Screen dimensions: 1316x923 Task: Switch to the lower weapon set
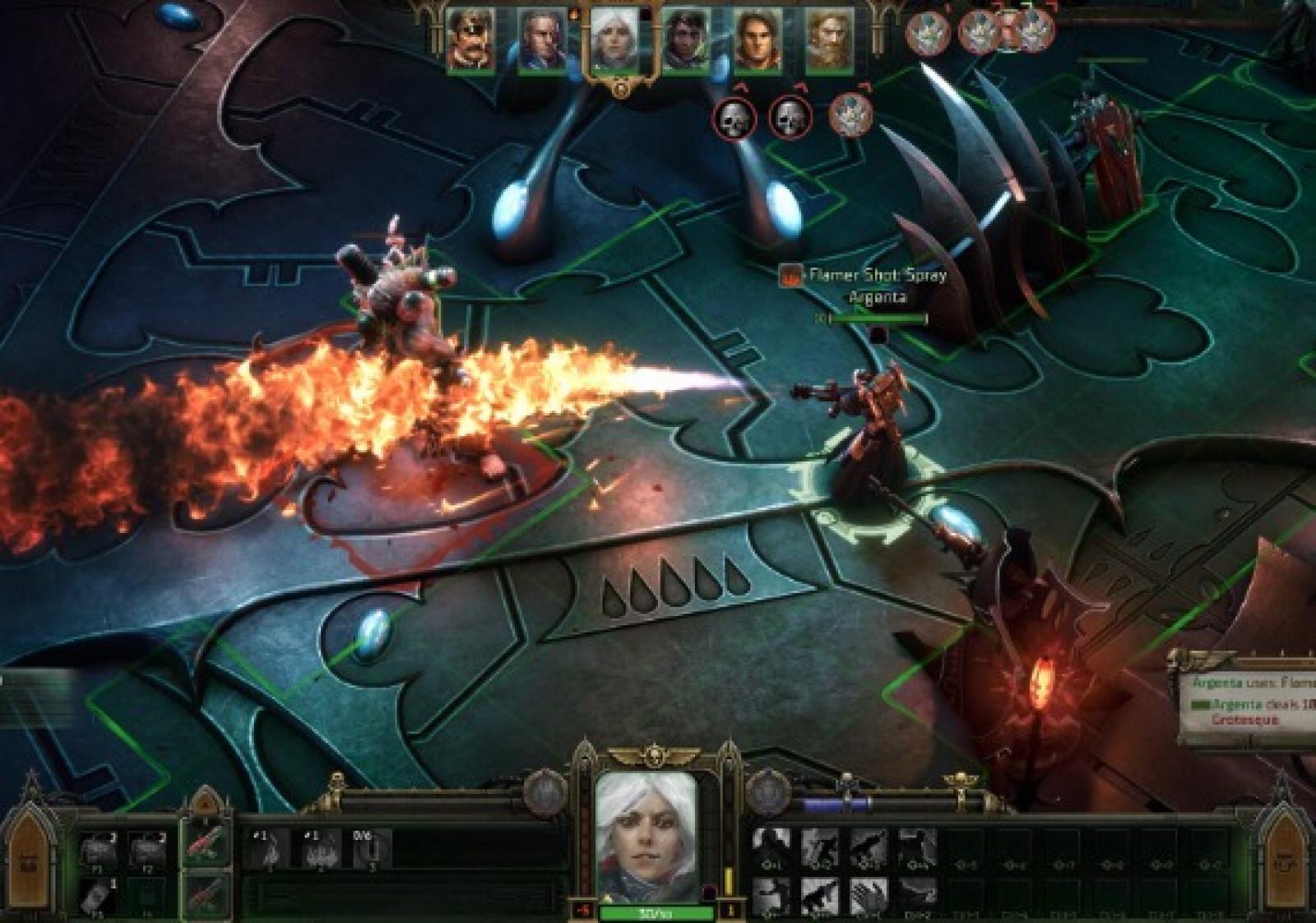[205, 893]
